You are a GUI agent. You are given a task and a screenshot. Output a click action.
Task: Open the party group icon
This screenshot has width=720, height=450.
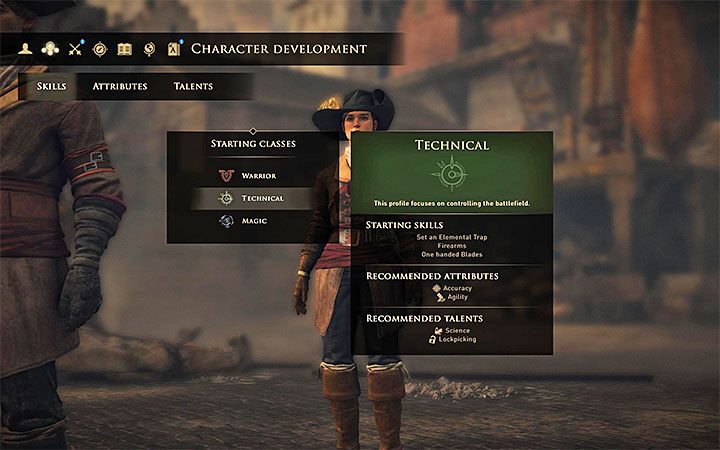(x=50, y=49)
